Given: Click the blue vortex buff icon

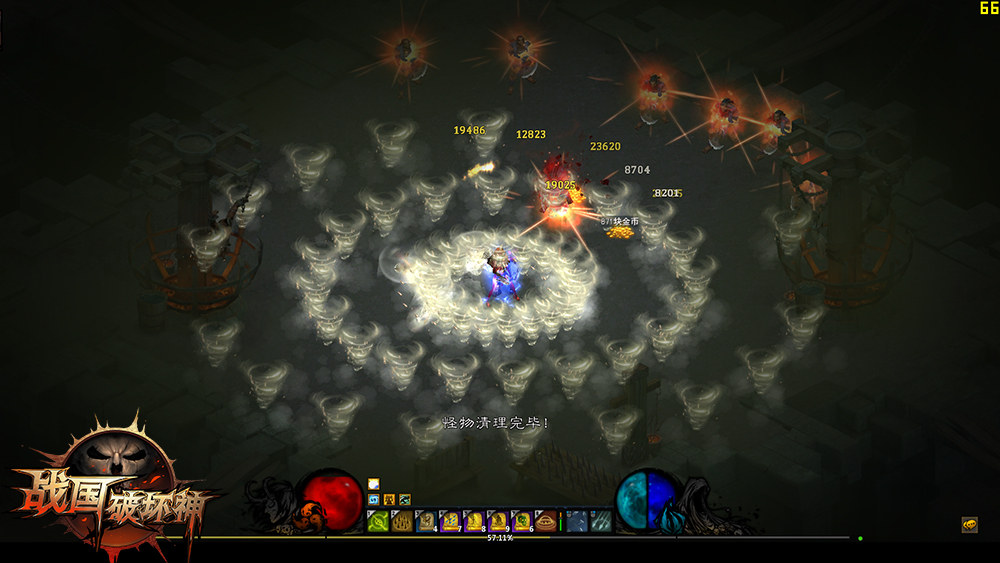Looking at the screenshot, I should tap(374, 499).
